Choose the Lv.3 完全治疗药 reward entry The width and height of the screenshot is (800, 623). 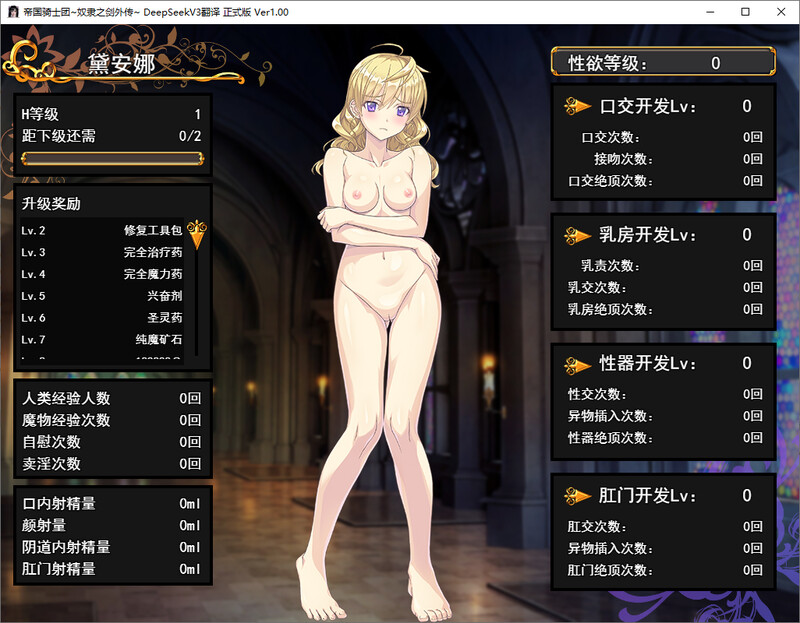coord(102,252)
